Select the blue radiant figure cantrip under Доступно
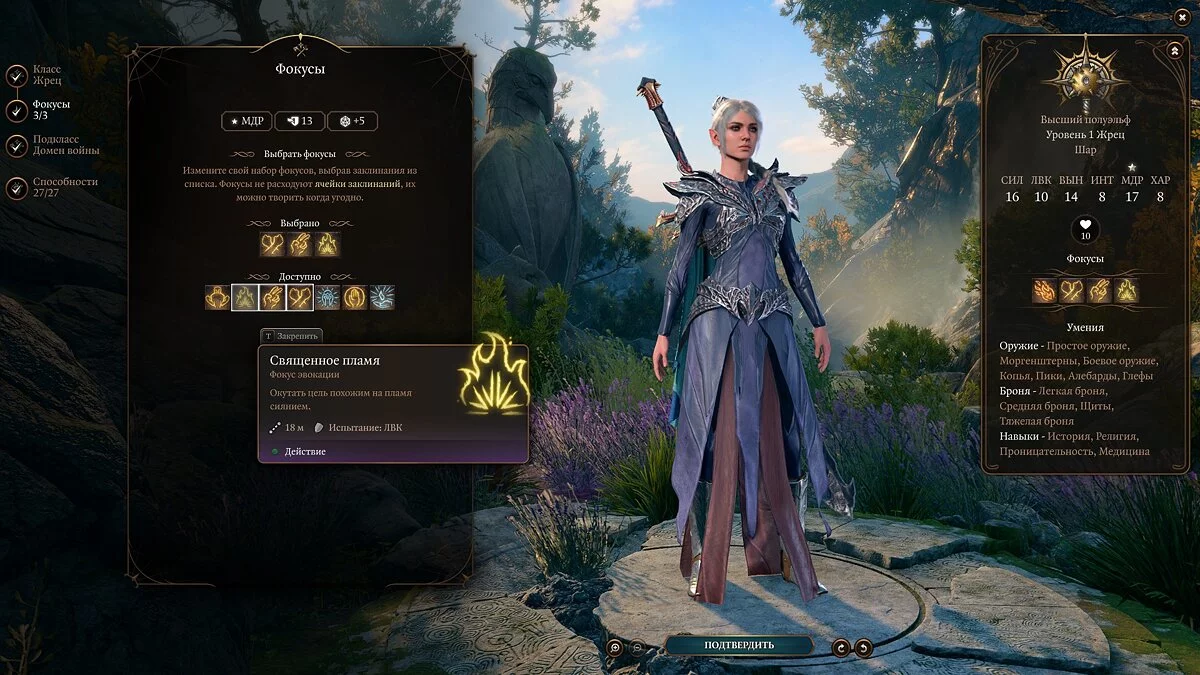Viewport: 1200px width, 675px height. (x=328, y=297)
